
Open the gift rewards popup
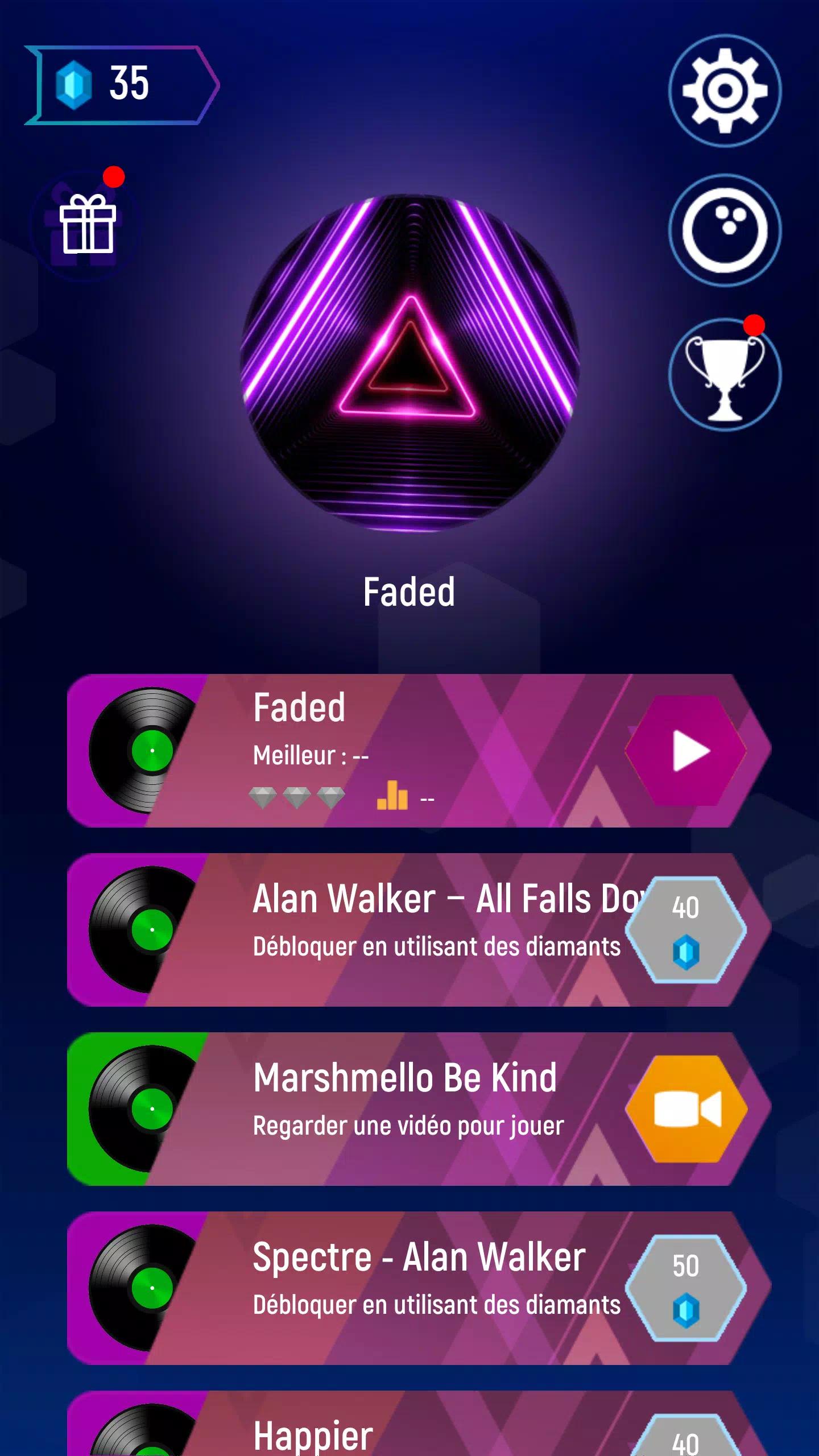(x=86, y=226)
